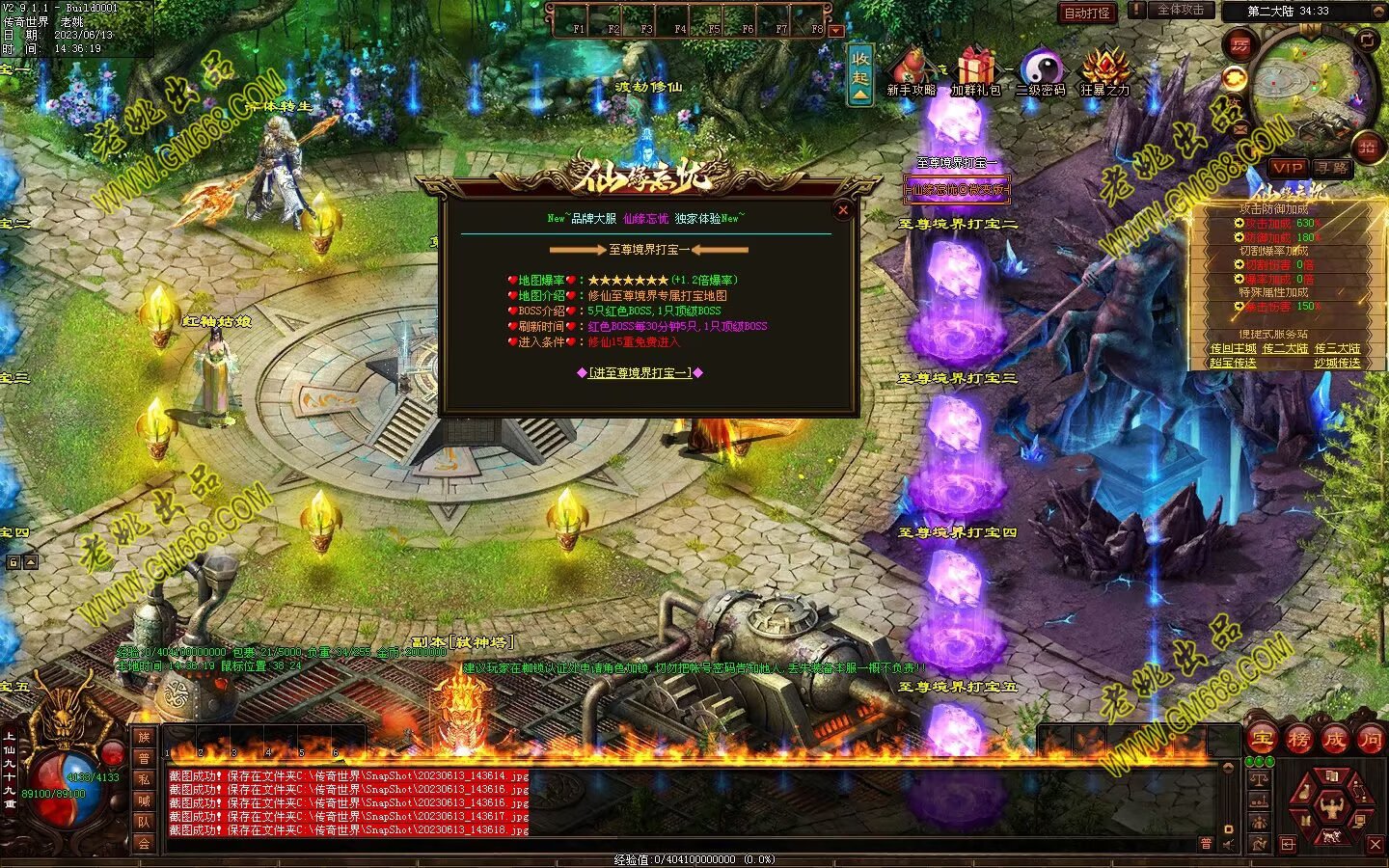Toggle the 自动打怪 auto-fight button

[x=1087, y=13]
